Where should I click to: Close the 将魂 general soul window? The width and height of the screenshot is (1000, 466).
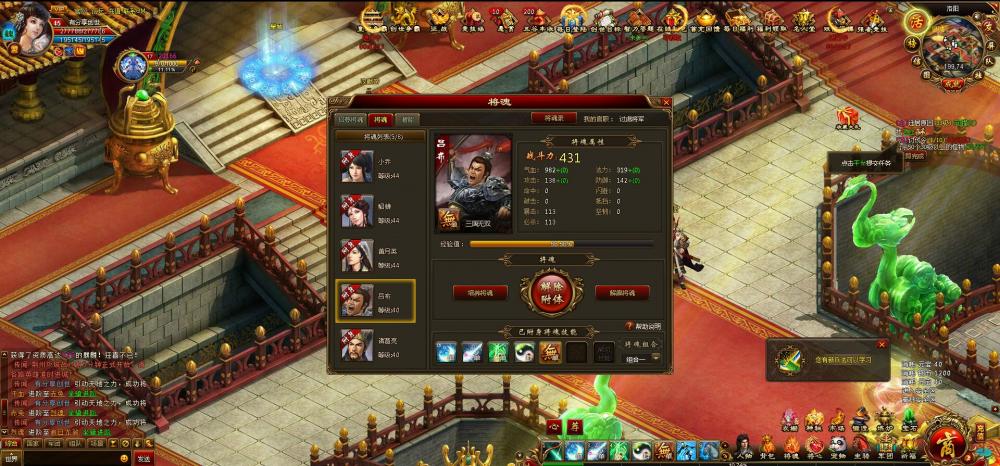coord(666,102)
